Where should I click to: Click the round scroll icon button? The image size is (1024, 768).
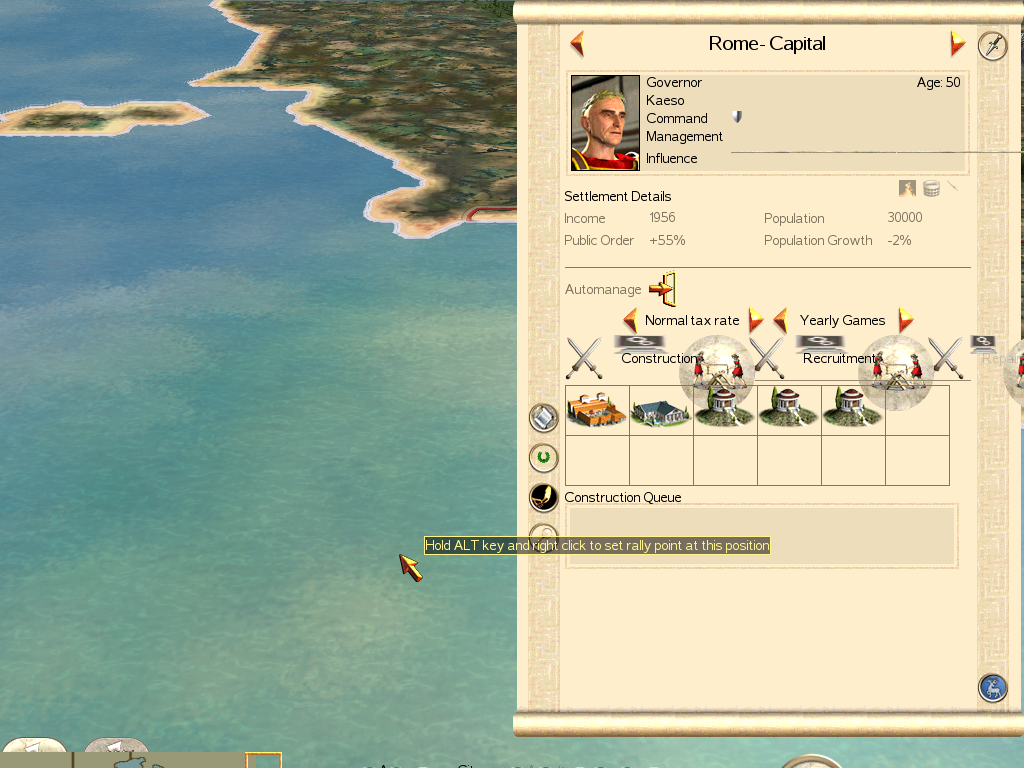pyautogui.click(x=543, y=417)
